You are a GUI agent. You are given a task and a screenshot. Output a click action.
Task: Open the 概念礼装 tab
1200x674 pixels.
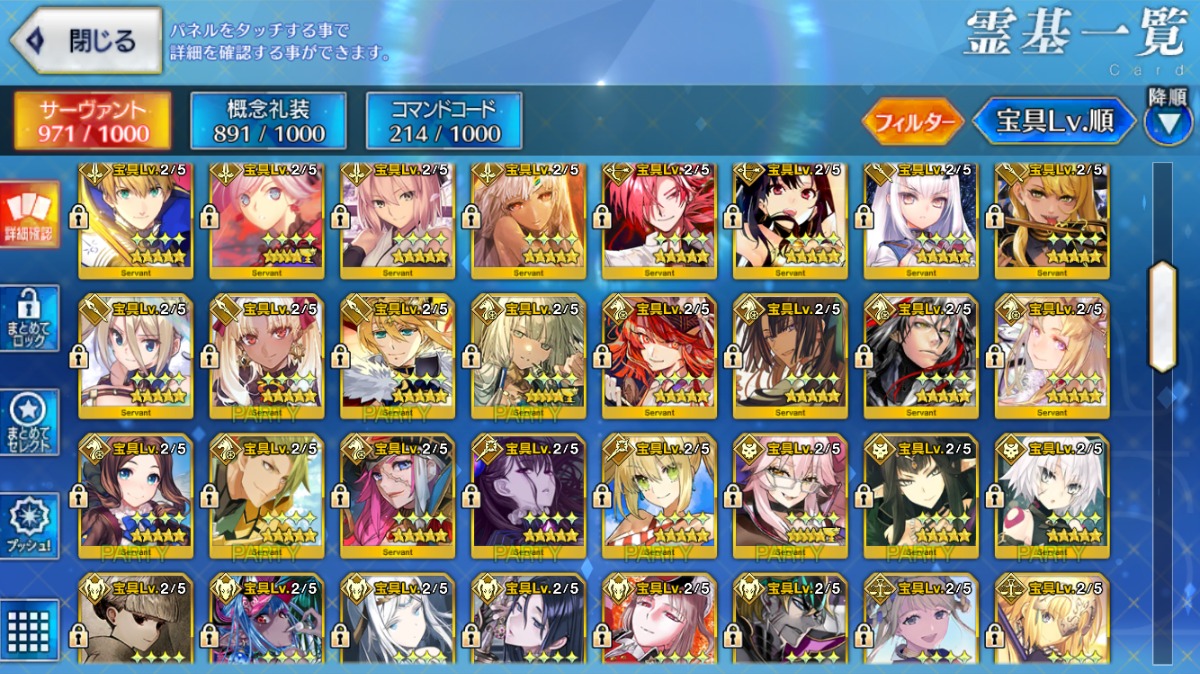click(x=268, y=120)
